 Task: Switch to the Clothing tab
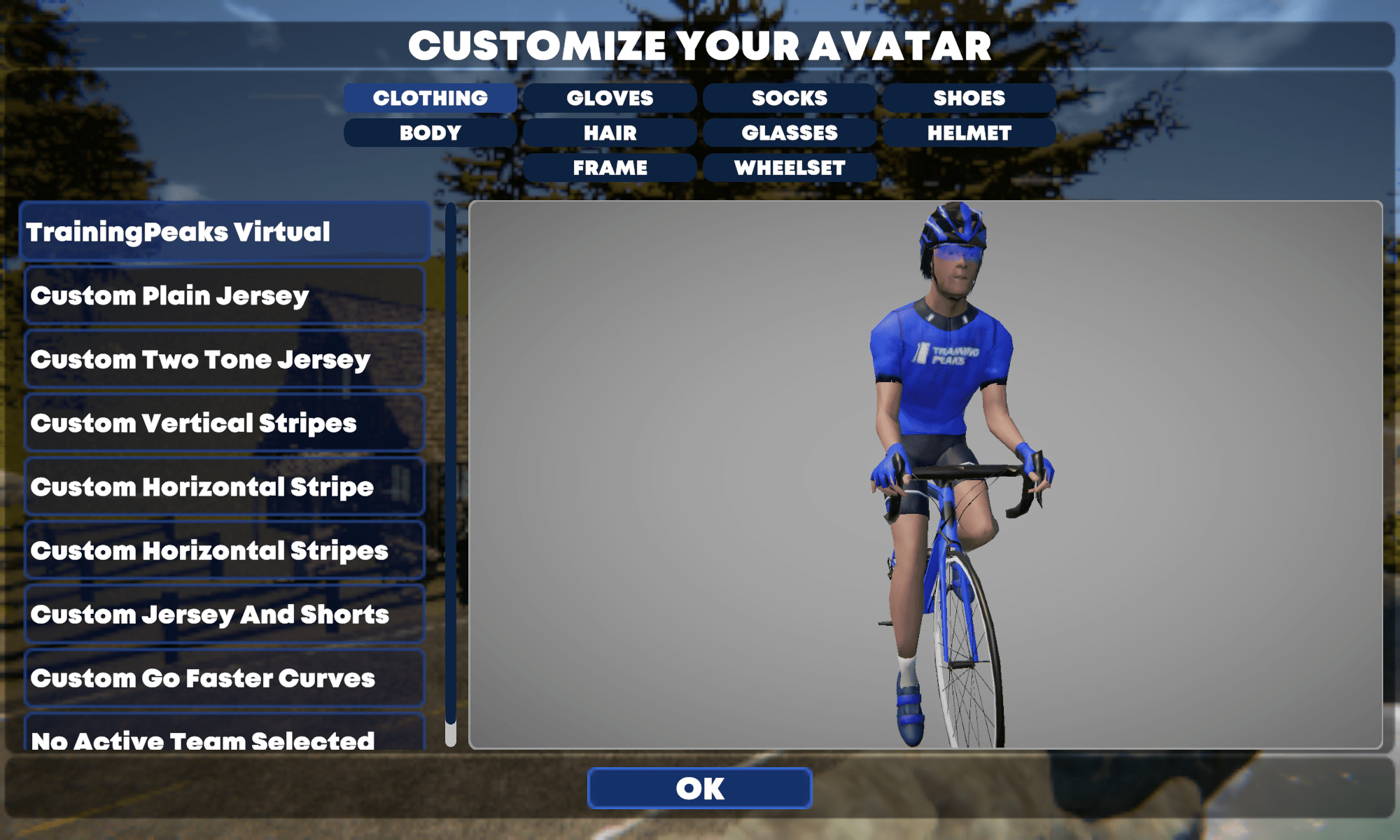430,98
